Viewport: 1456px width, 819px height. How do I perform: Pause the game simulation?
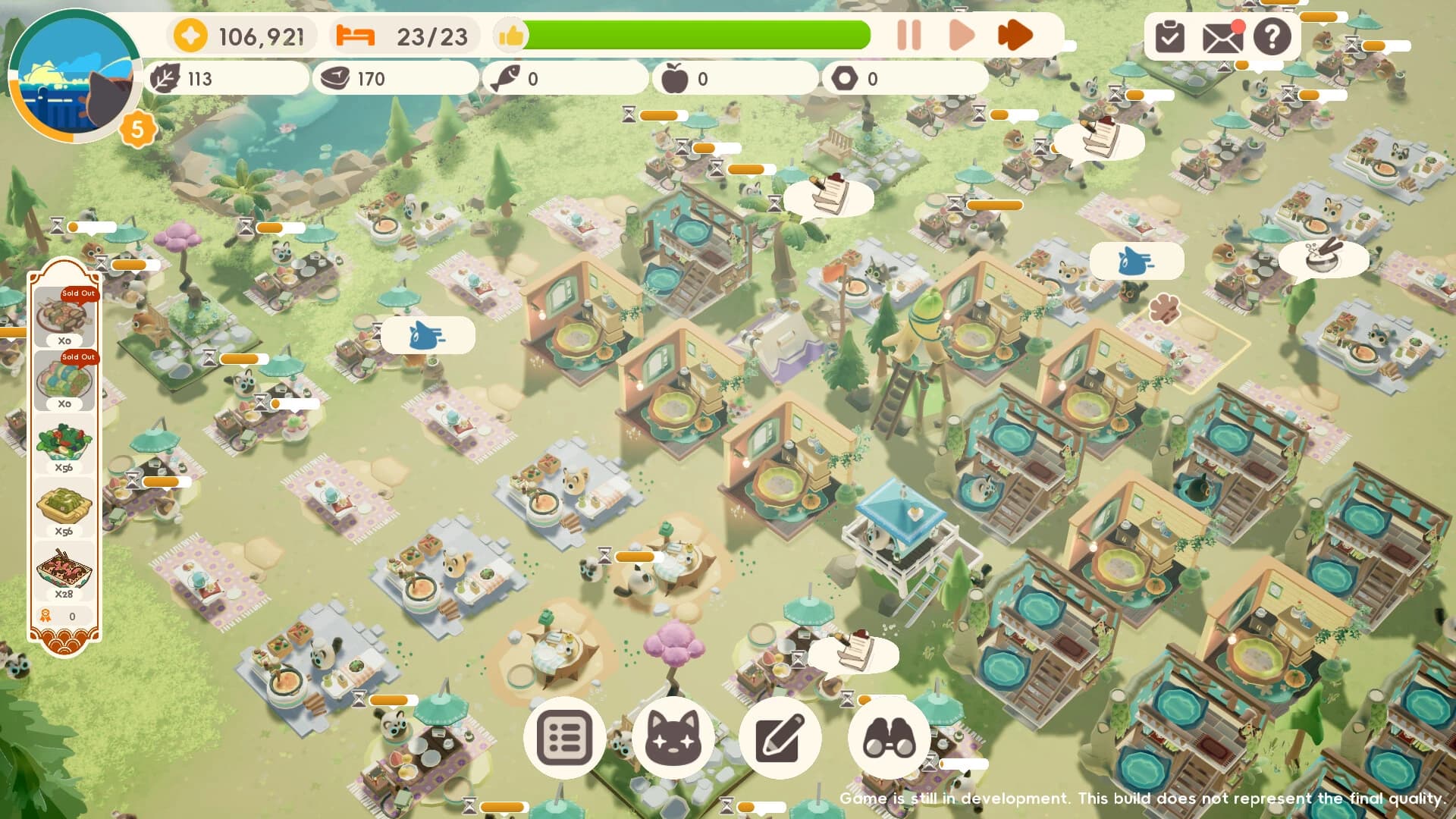pos(910,33)
